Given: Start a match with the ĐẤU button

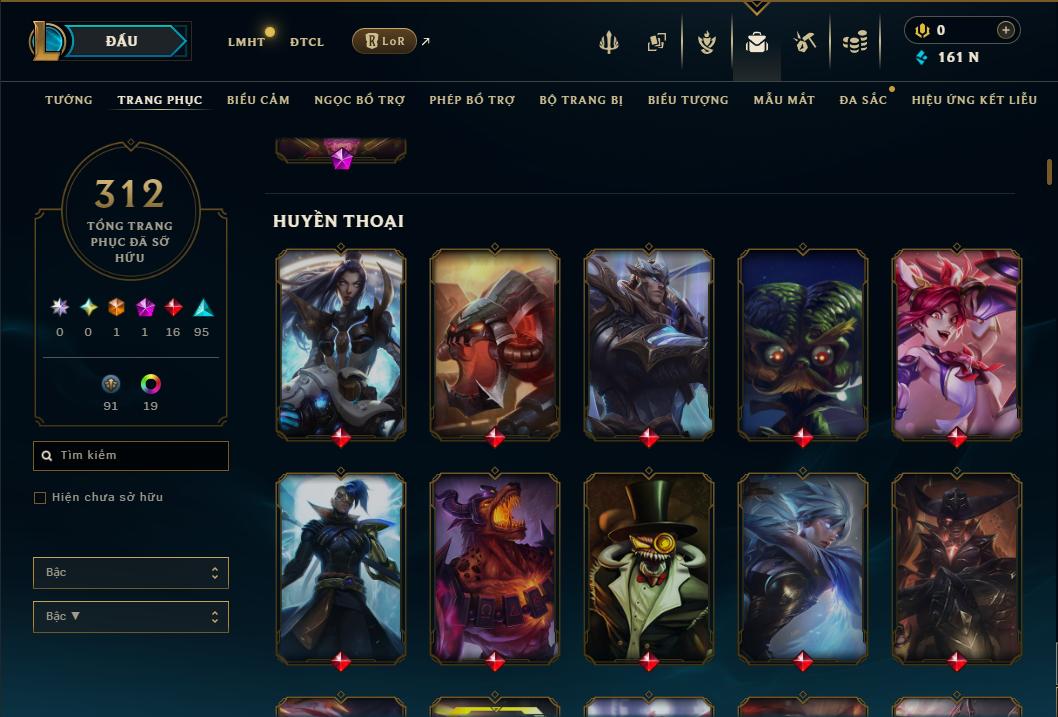Looking at the screenshot, I should (122, 41).
